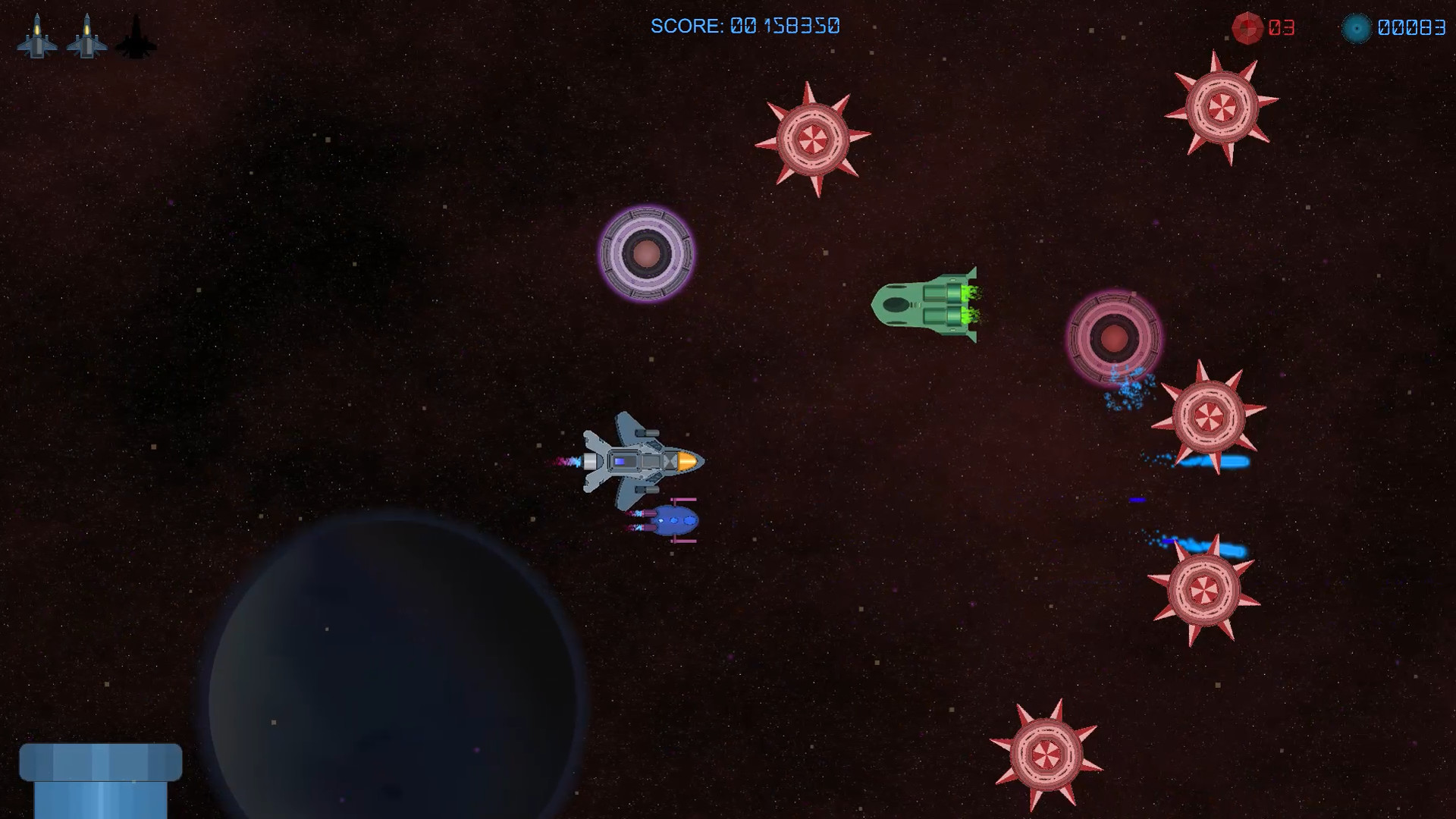This screenshot has height=819, width=1456.
Task: Select the score number 00158350
Action: tap(785, 26)
